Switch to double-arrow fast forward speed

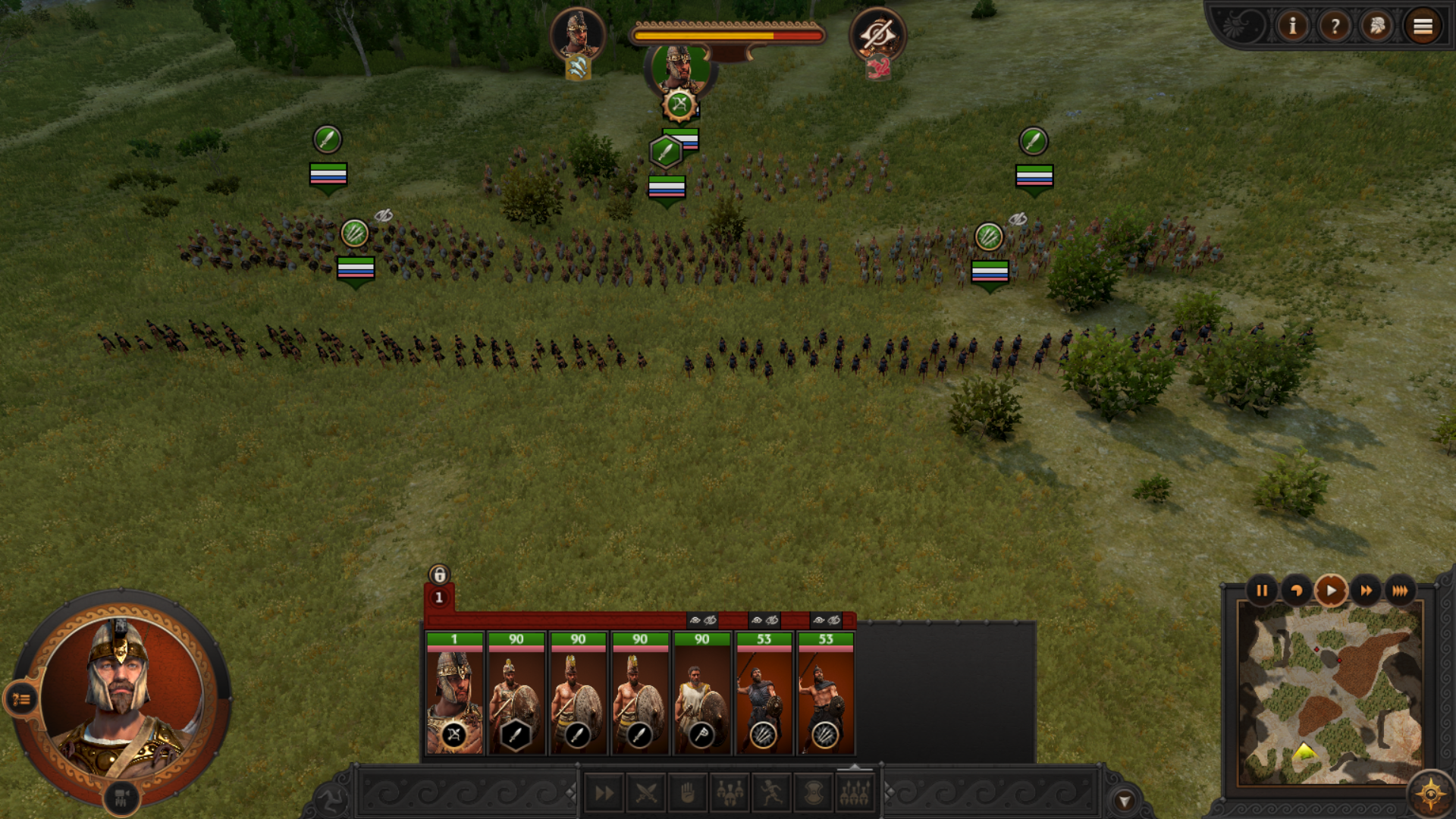click(1366, 591)
